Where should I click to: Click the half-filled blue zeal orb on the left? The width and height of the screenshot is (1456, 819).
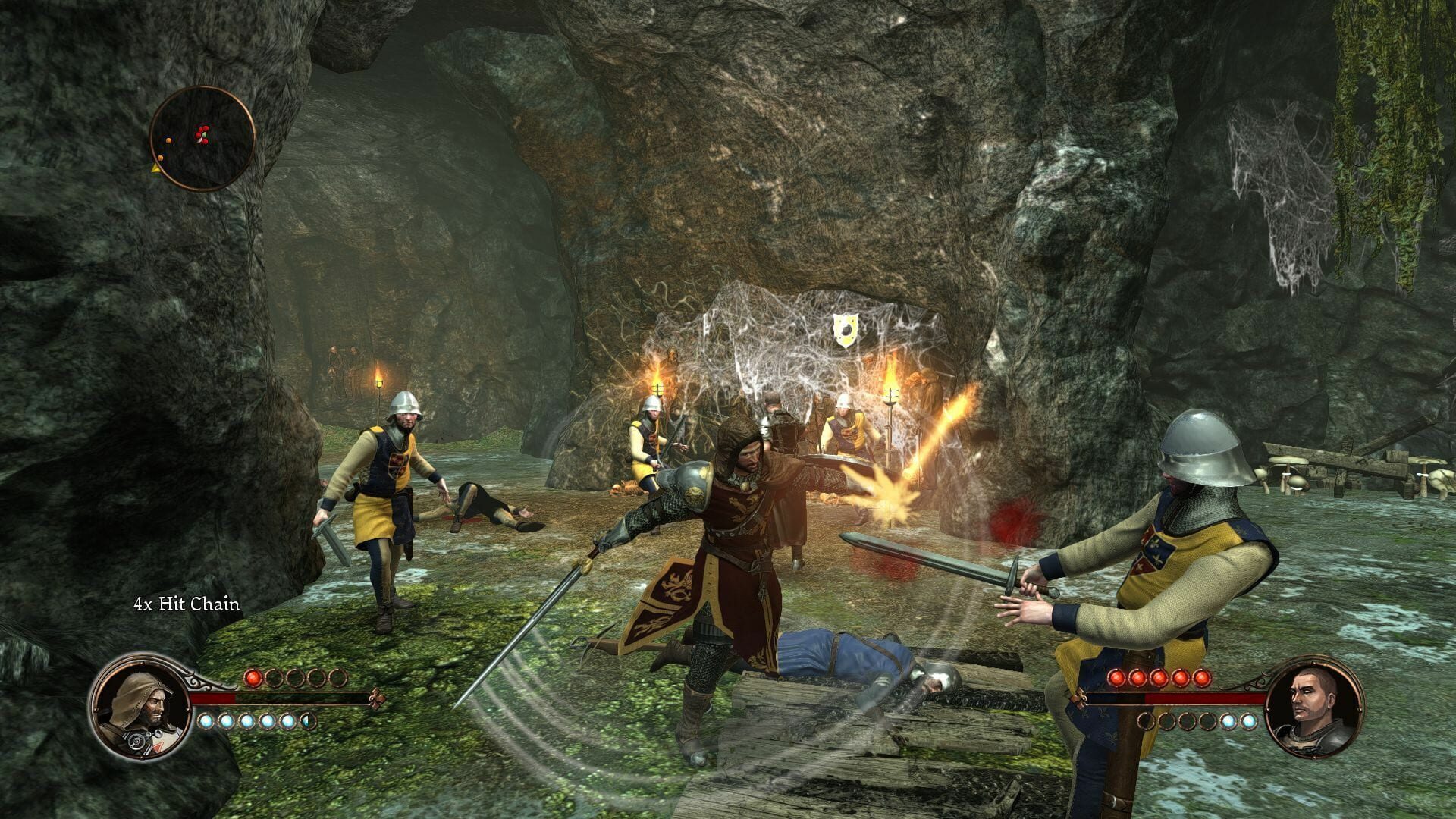[309, 721]
